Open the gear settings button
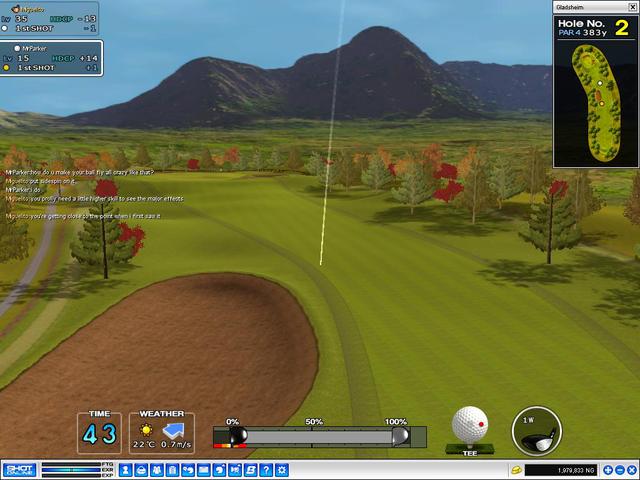640x480 pixels. pos(283,470)
